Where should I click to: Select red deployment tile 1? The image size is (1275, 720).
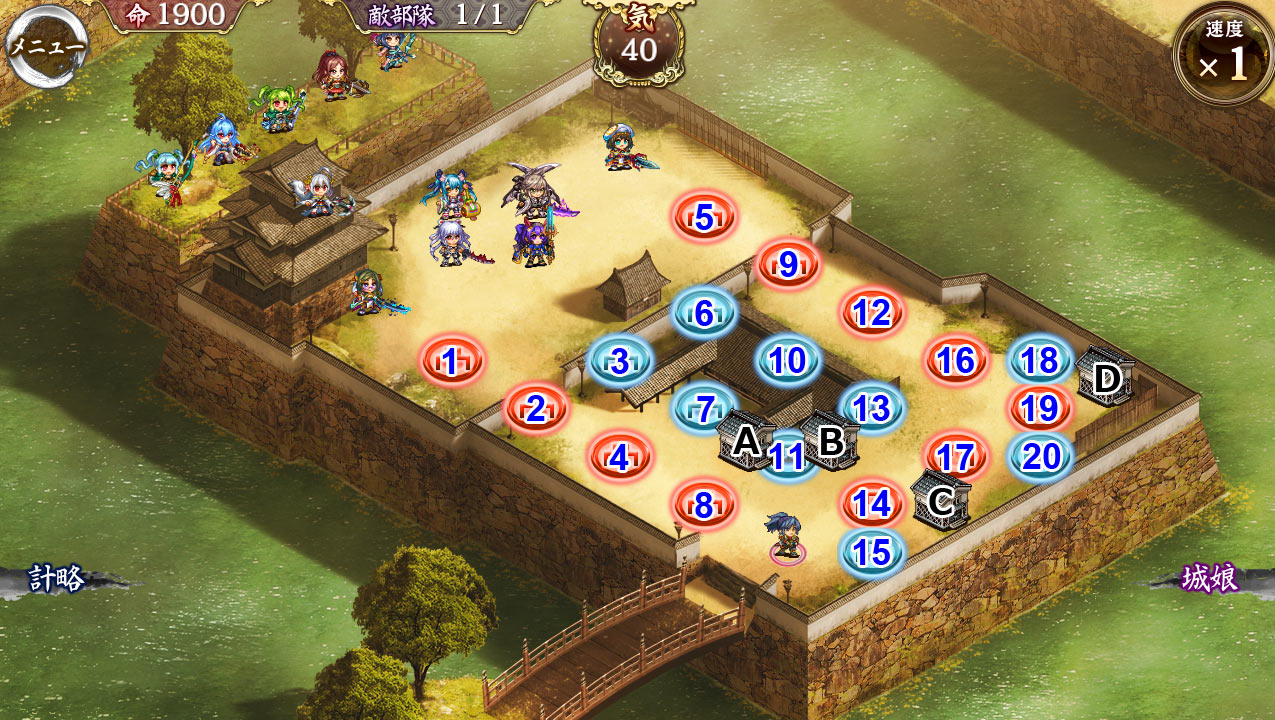click(x=452, y=361)
